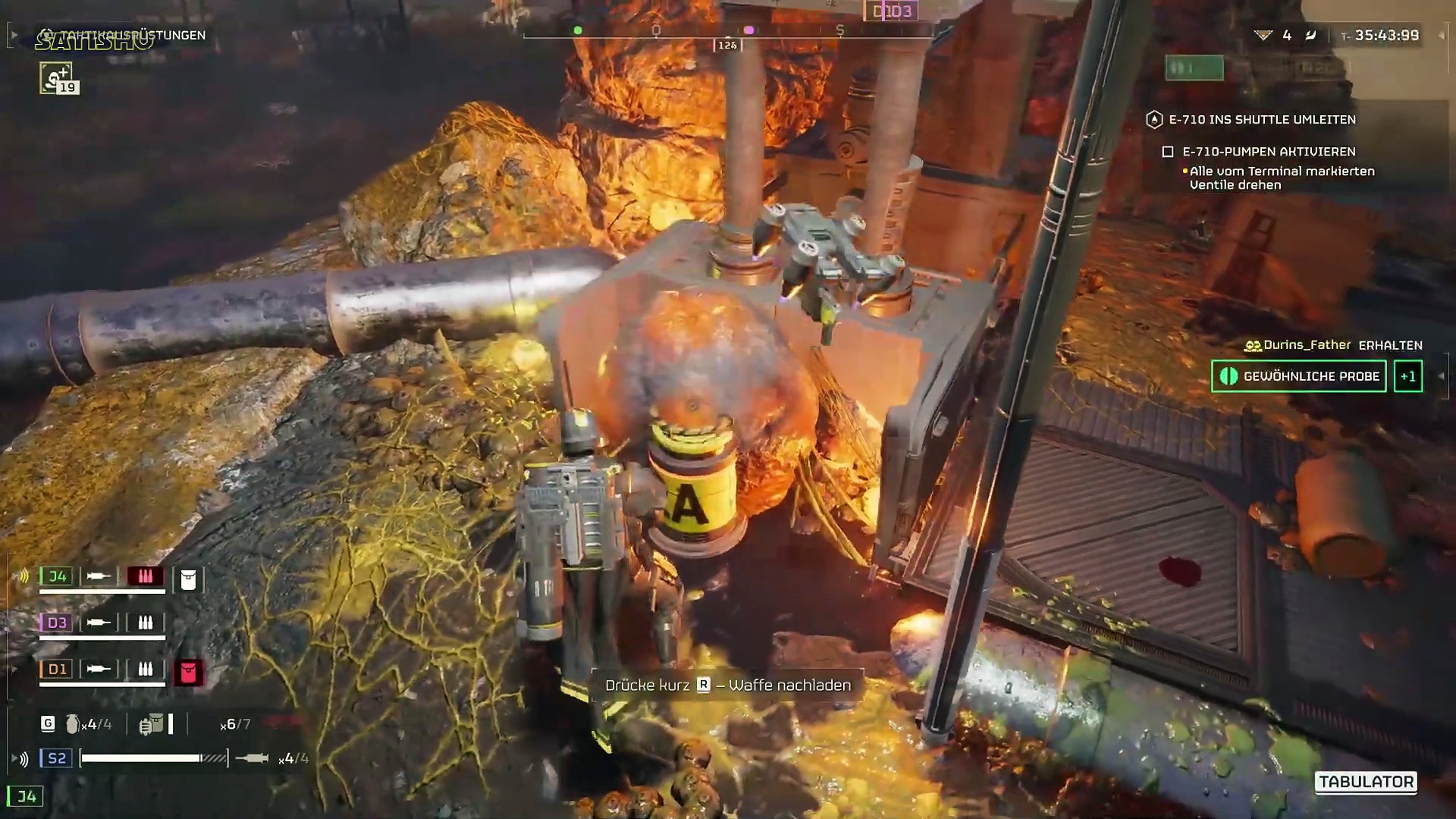Click the grenade icon in the loadout bar

coord(73,724)
